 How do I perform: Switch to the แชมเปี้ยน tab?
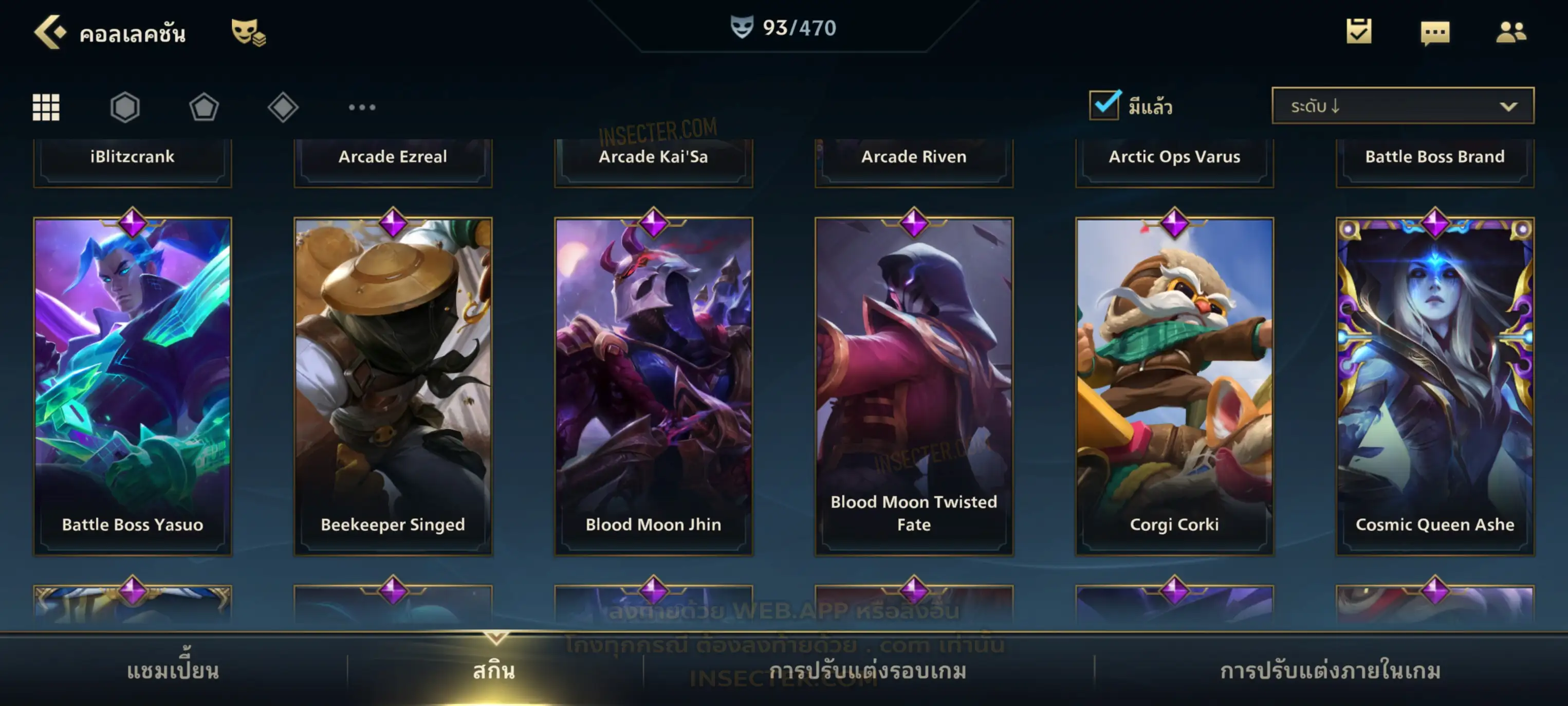(173, 671)
